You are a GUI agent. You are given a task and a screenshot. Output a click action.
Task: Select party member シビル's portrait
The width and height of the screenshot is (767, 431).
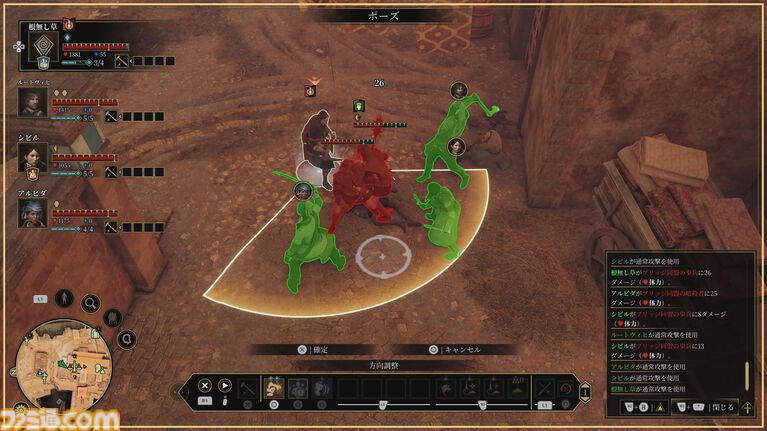[32, 157]
